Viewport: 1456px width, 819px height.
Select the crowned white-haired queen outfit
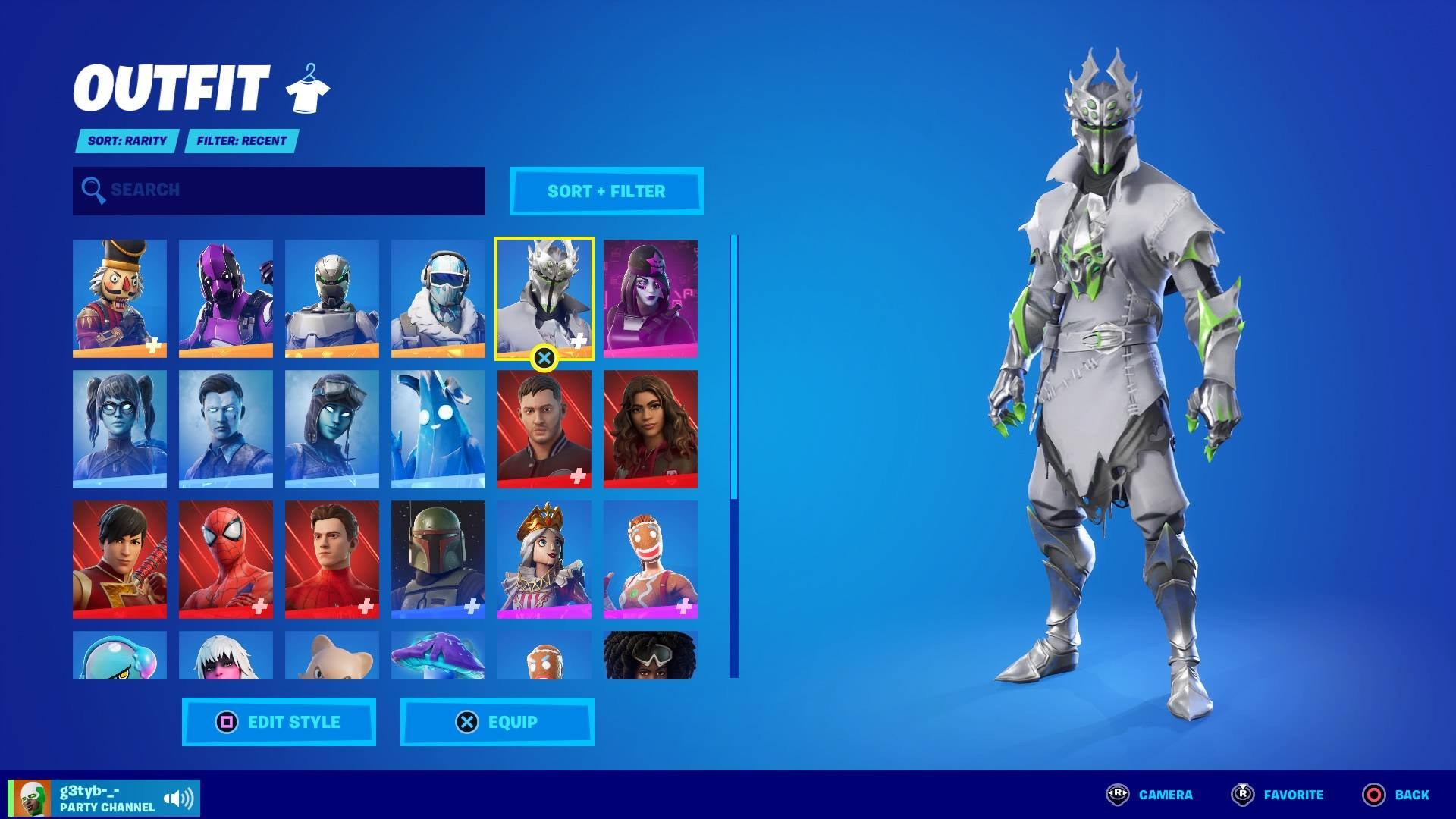544,559
